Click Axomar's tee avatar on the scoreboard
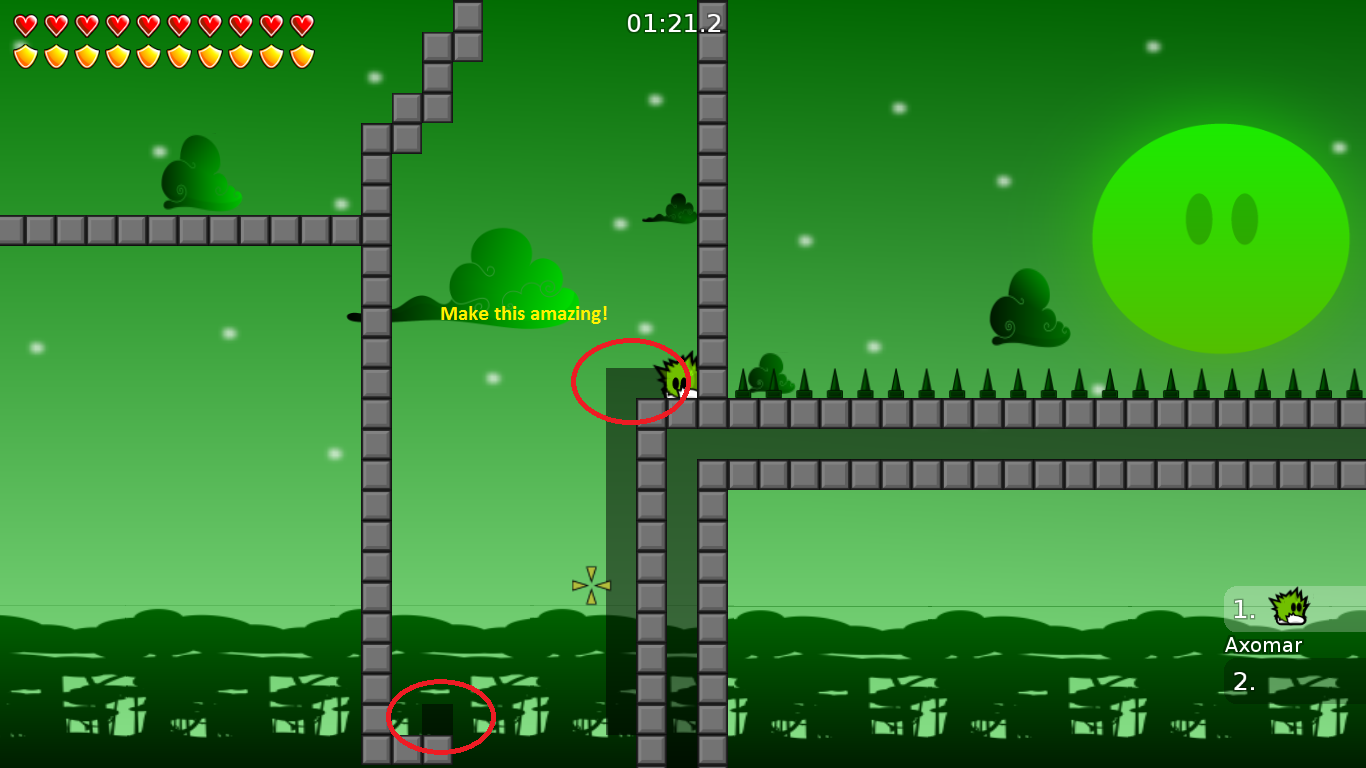This screenshot has width=1366, height=768. (1288, 608)
